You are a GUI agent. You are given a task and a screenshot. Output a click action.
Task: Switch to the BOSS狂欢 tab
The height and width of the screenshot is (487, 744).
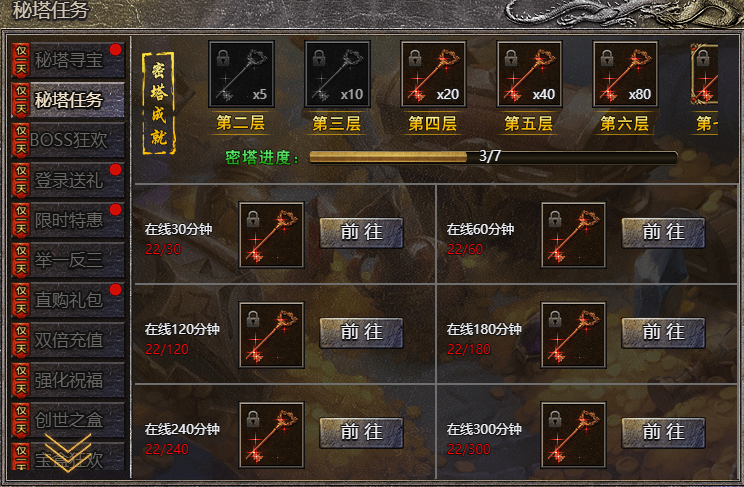coord(68,140)
